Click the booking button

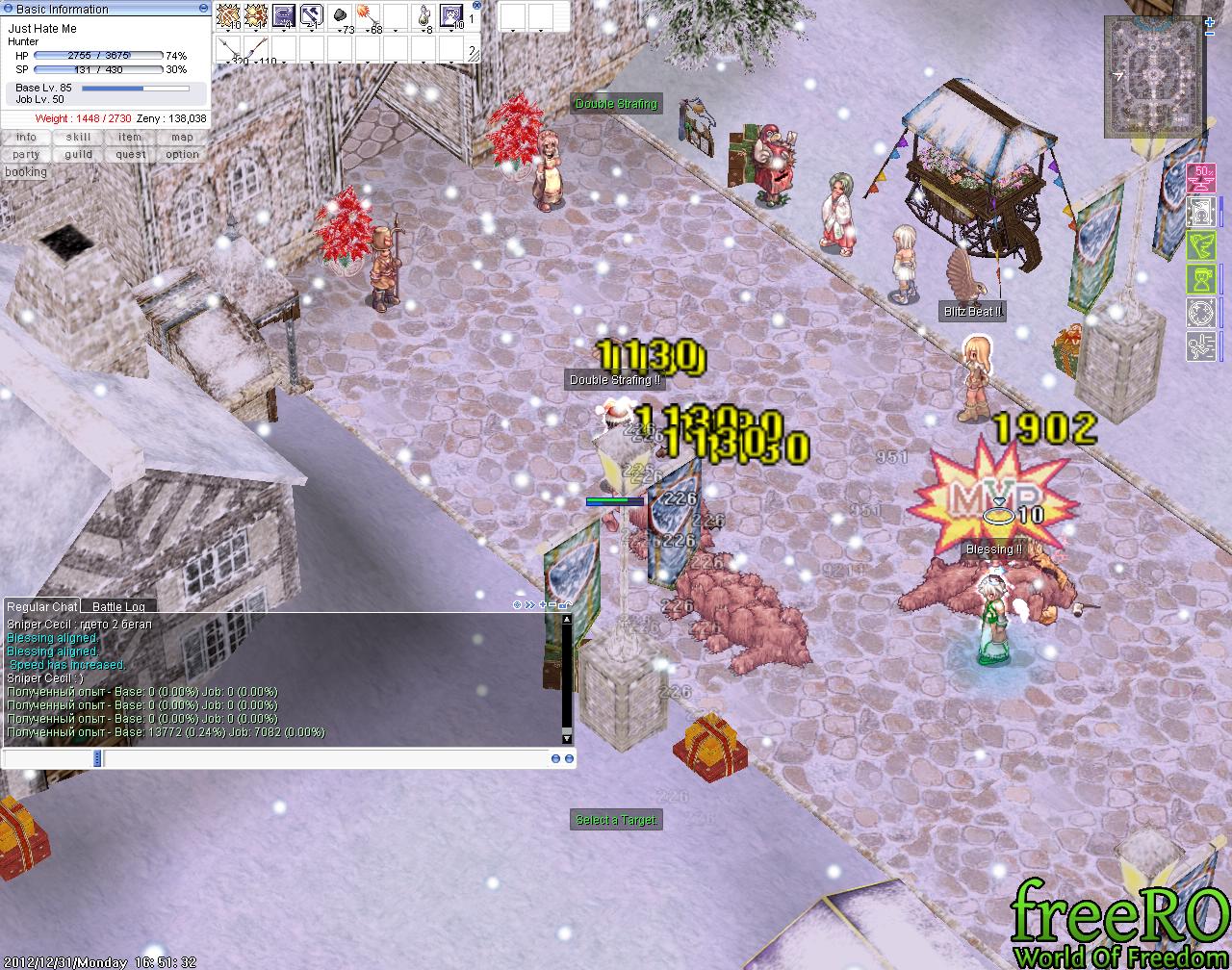pos(26,172)
